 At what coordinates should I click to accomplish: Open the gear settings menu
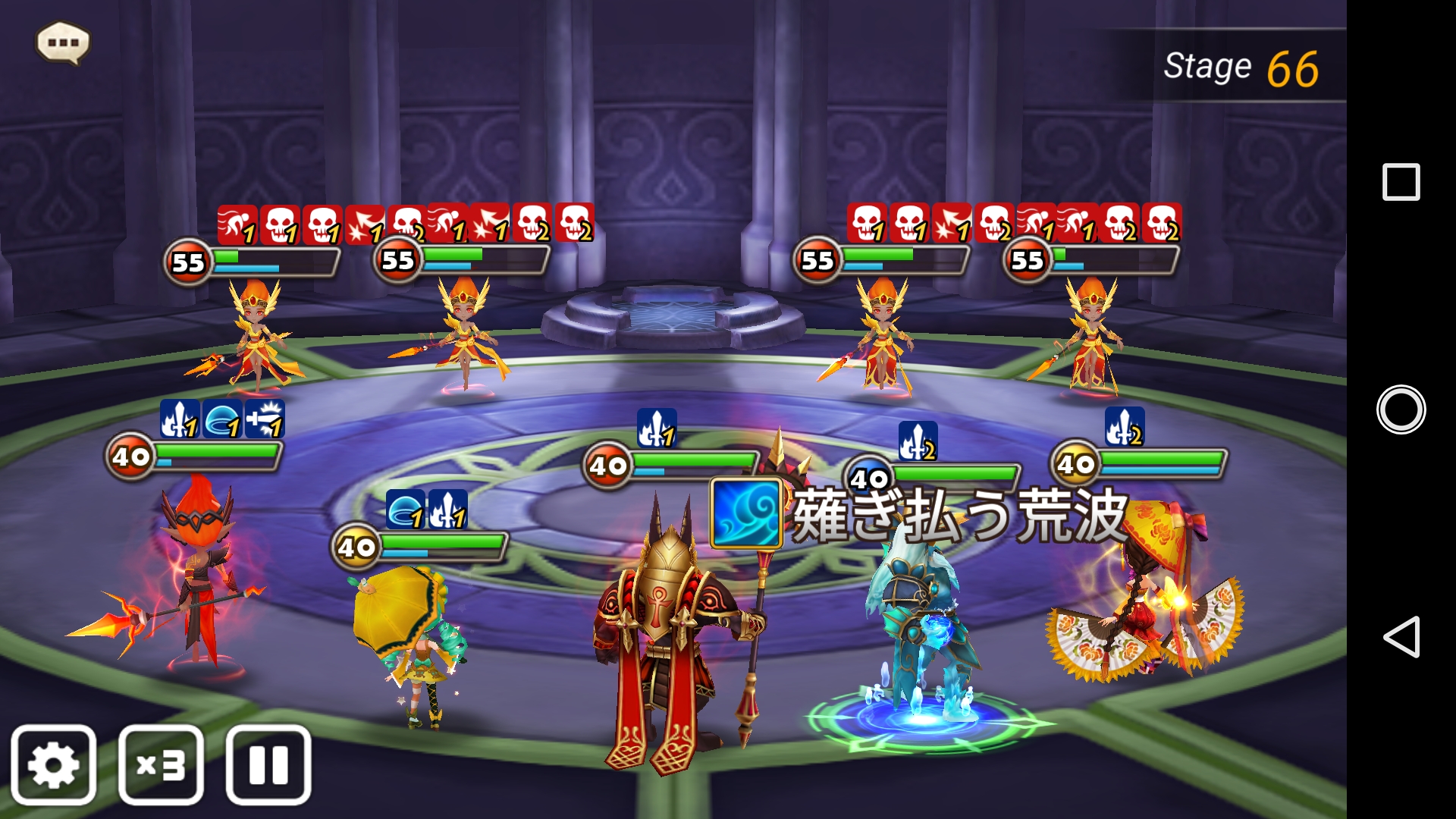tap(54, 764)
